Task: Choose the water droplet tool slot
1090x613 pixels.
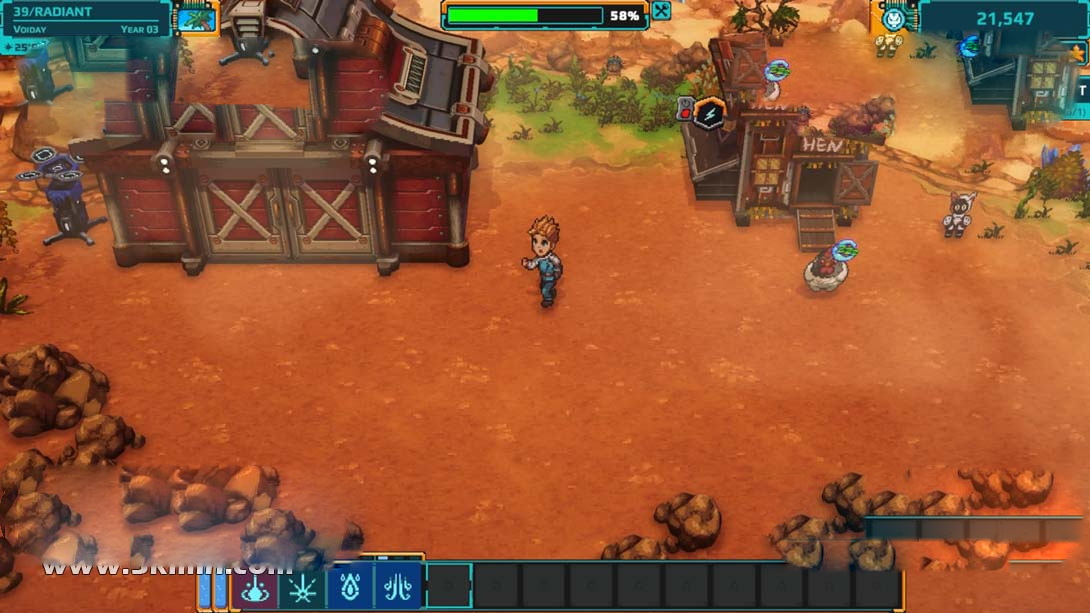Action: click(x=350, y=587)
